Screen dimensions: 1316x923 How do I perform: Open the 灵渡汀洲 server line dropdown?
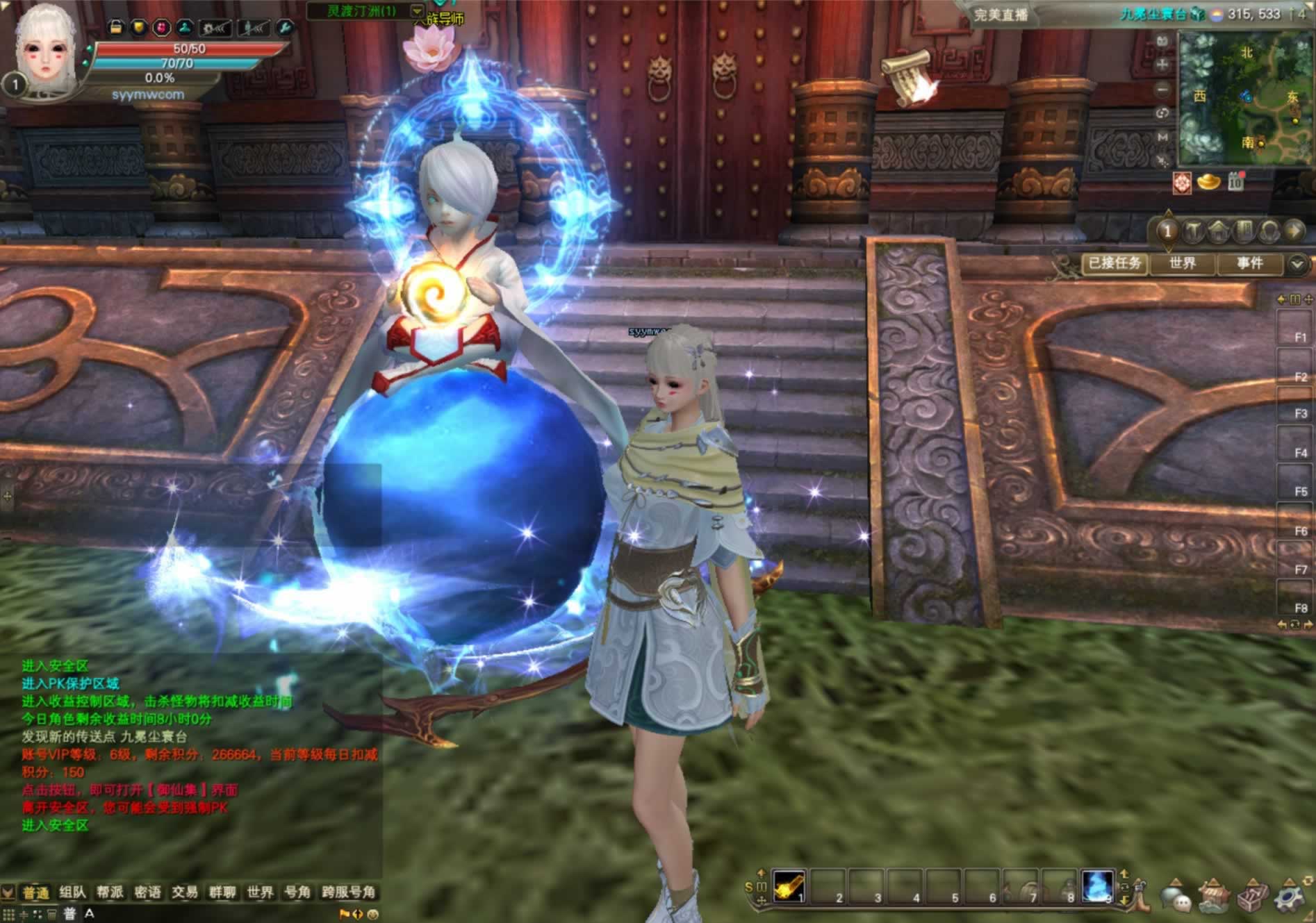click(x=417, y=11)
